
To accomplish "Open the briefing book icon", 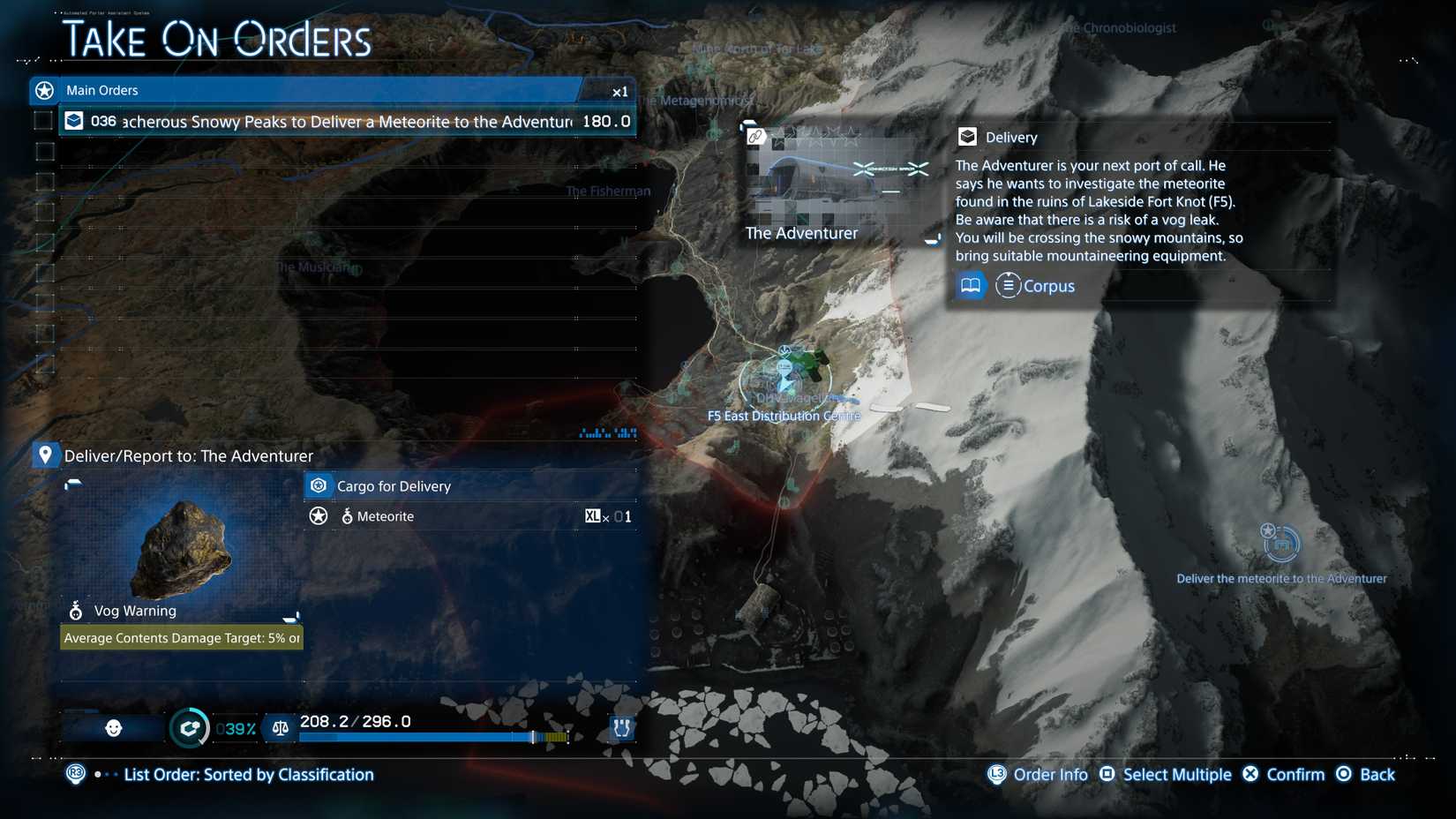I will click(x=970, y=285).
